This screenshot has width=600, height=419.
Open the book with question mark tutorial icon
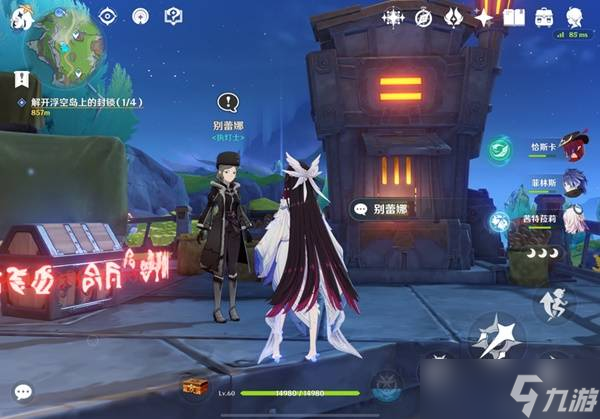[172, 16]
